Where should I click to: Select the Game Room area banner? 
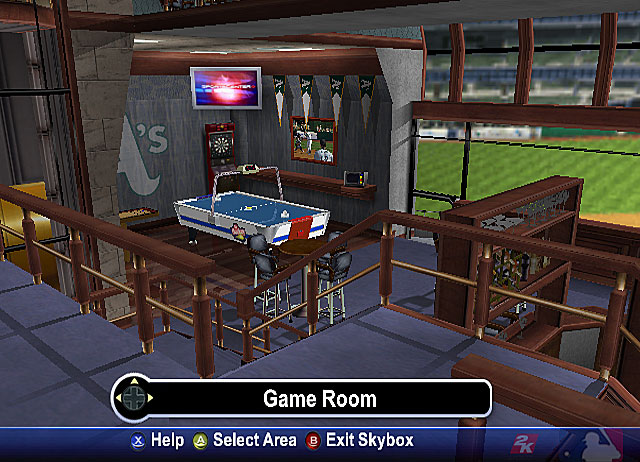pyautogui.click(x=319, y=399)
